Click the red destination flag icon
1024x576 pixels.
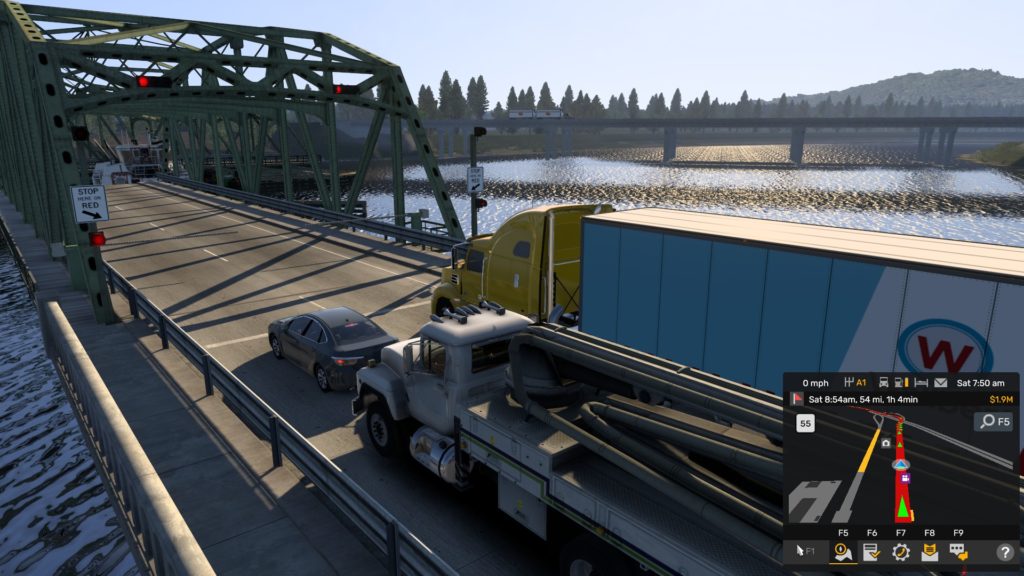click(x=797, y=398)
